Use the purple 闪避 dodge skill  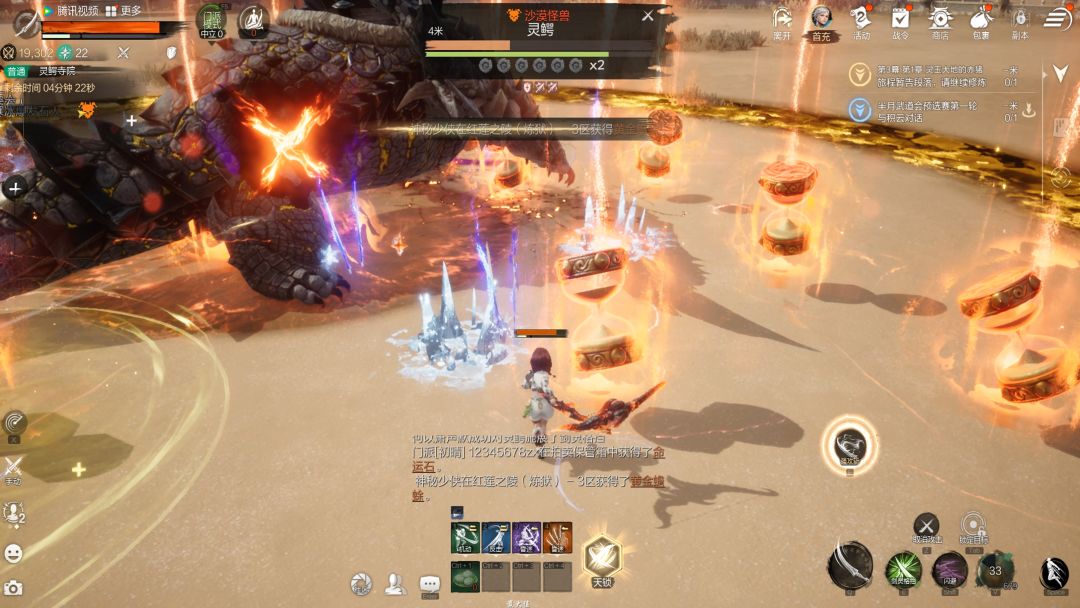pyautogui.click(x=949, y=569)
